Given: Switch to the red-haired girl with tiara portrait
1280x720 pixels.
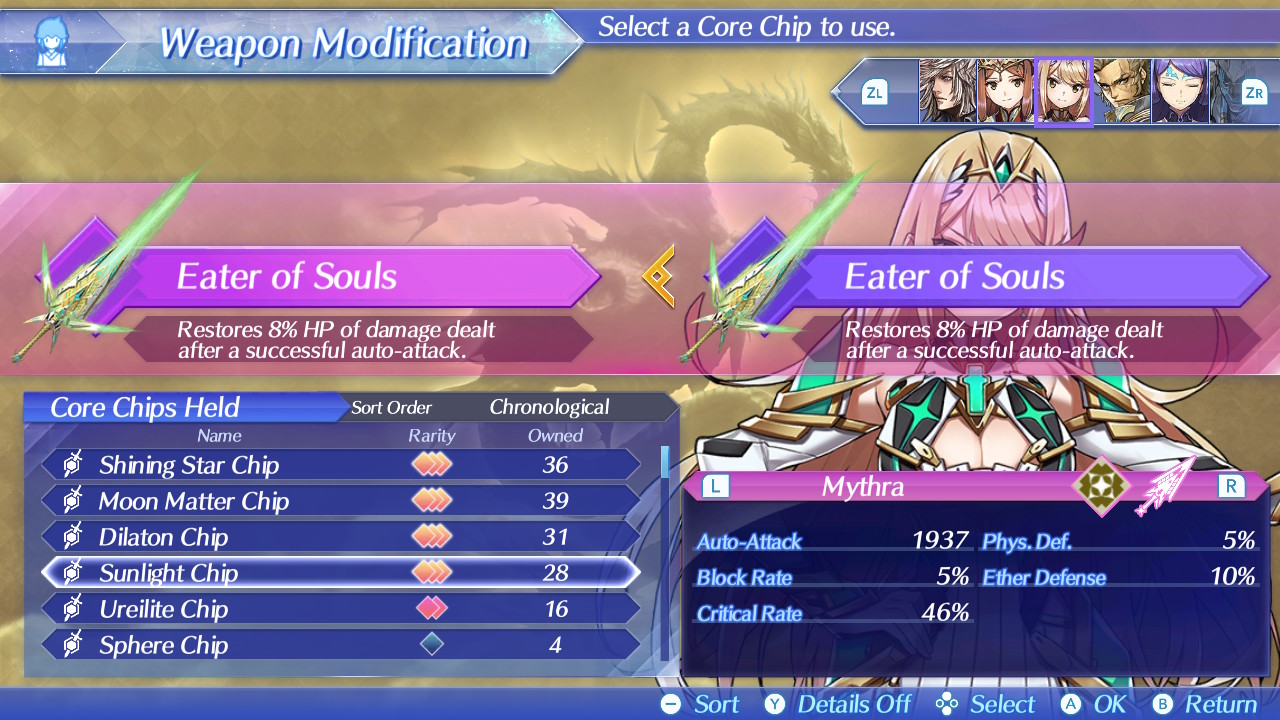Looking at the screenshot, I should [1005, 91].
